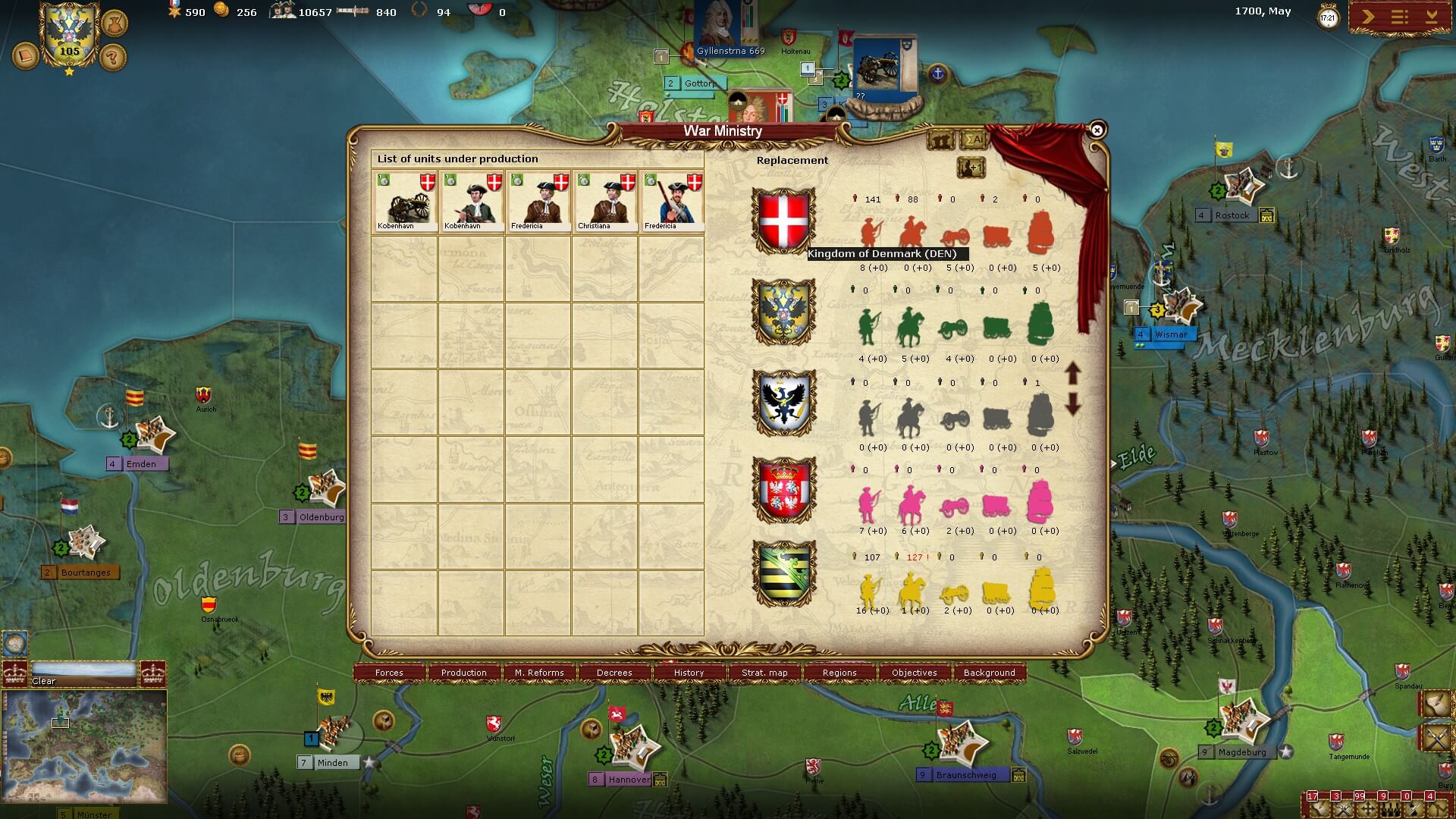View the Objectives tab
1456x819 pixels.
915,673
